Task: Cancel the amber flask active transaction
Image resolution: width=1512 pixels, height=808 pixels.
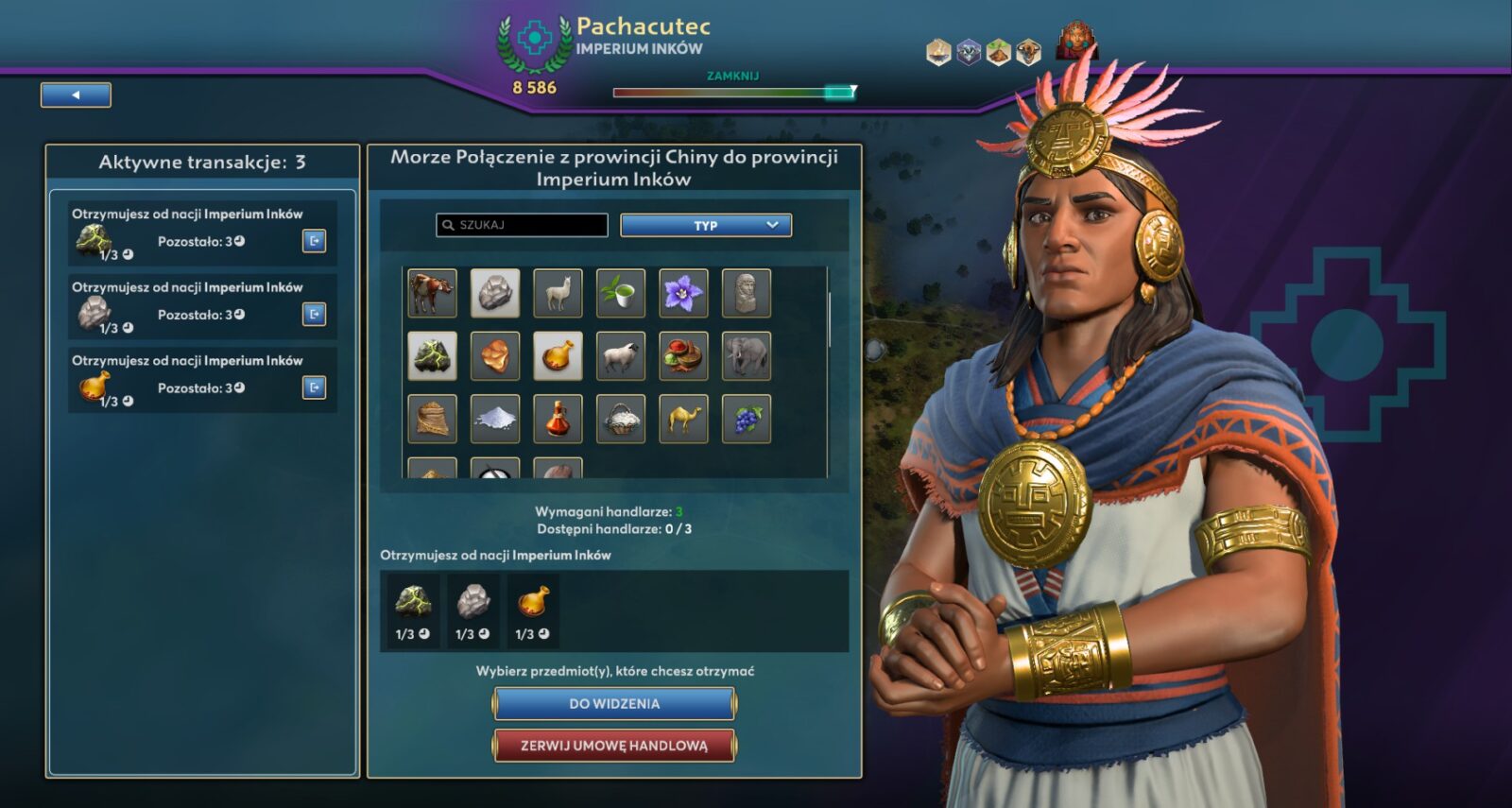Action: (315, 387)
